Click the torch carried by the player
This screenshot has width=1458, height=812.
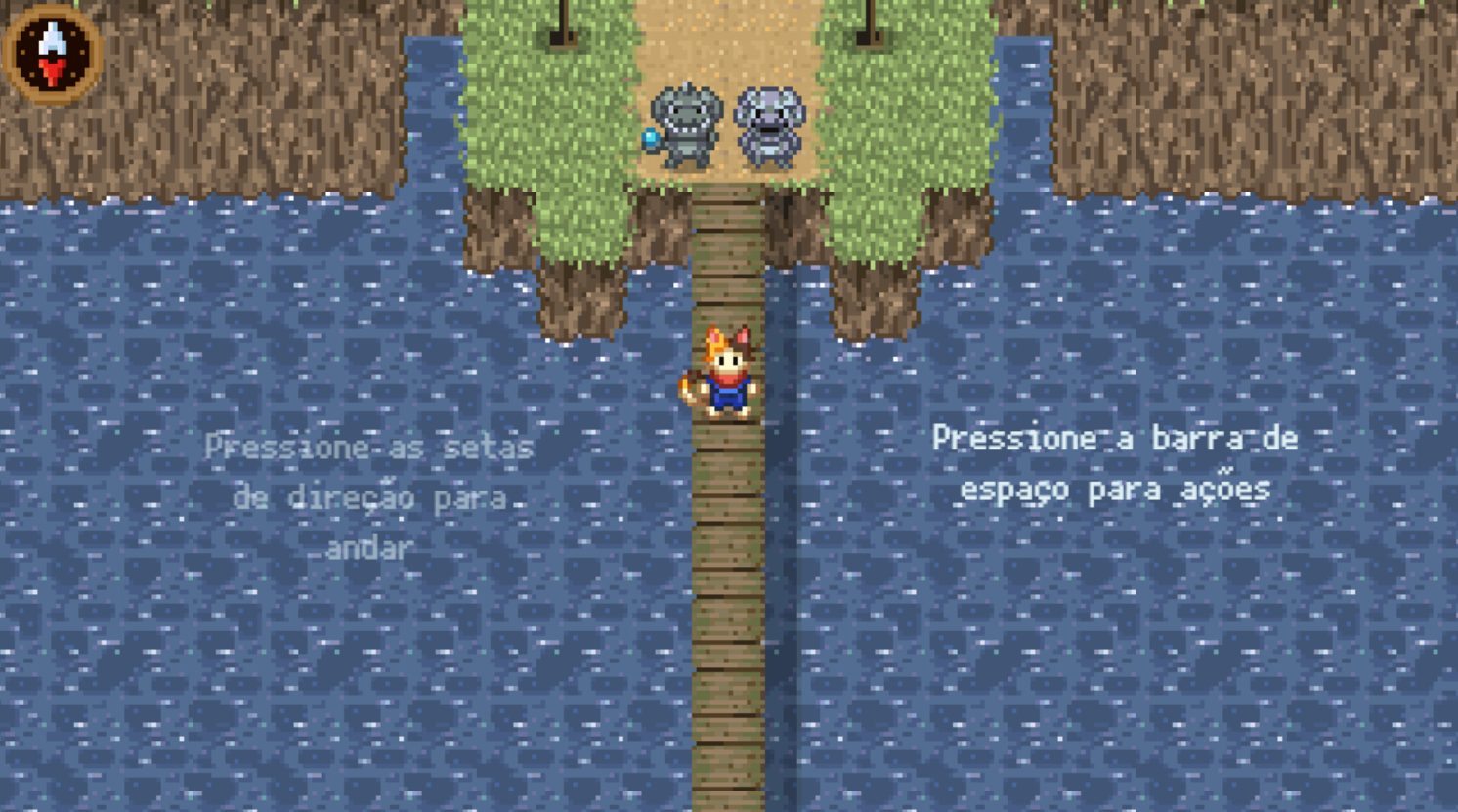tap(686, 386)
